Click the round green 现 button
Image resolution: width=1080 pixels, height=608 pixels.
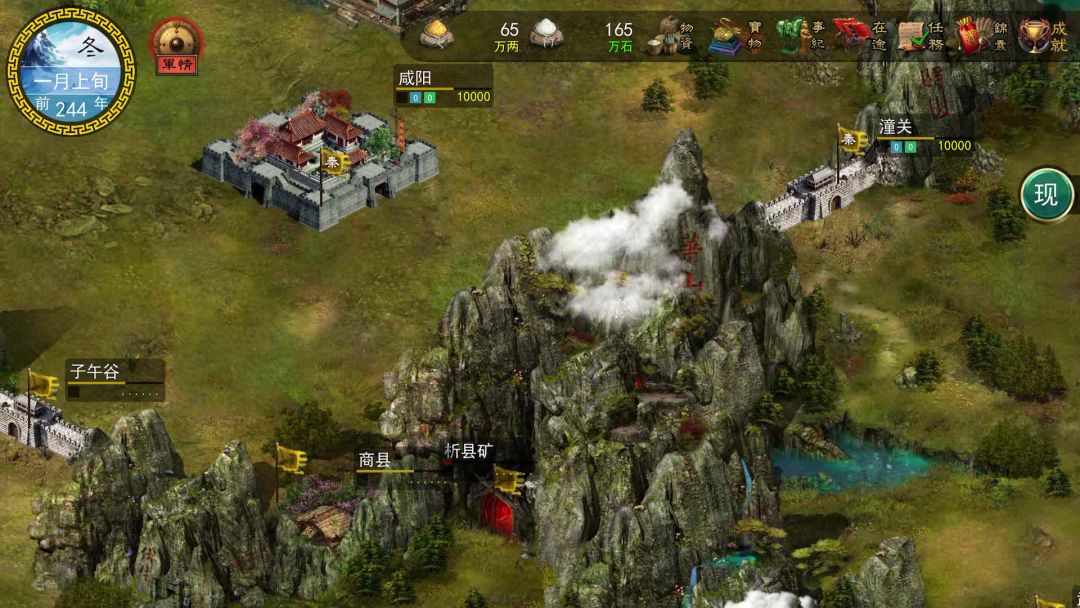point(1046,195)
